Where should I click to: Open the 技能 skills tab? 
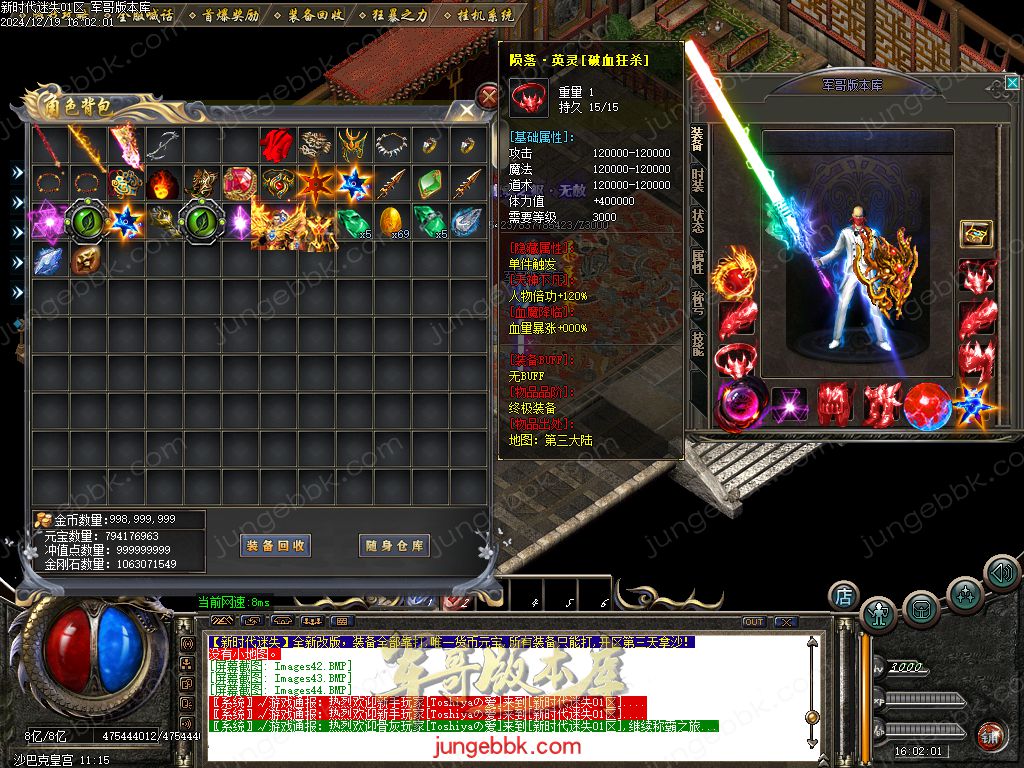(x=697, y=343)
